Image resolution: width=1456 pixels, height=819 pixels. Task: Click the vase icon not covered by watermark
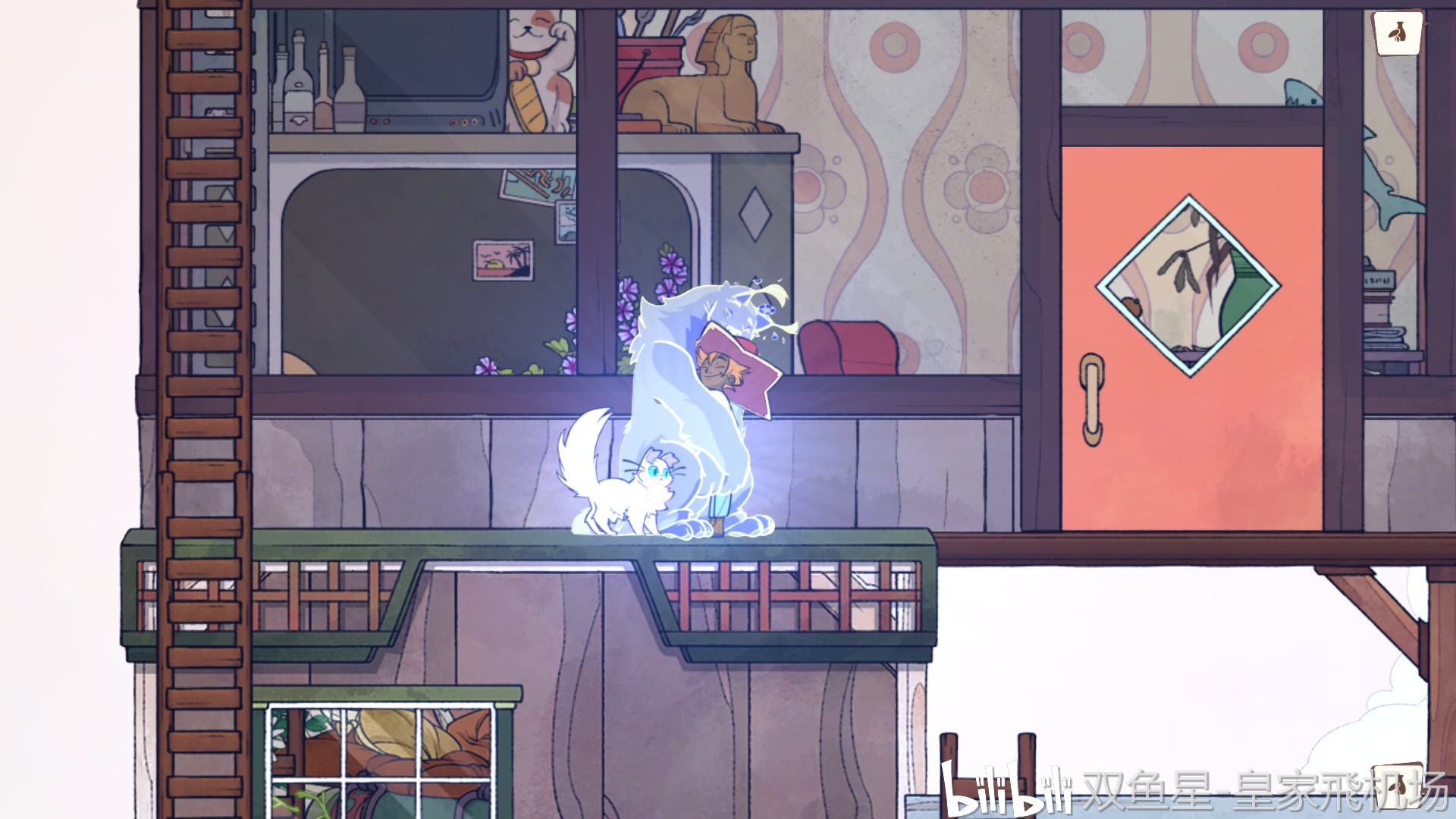point(1398,33)
